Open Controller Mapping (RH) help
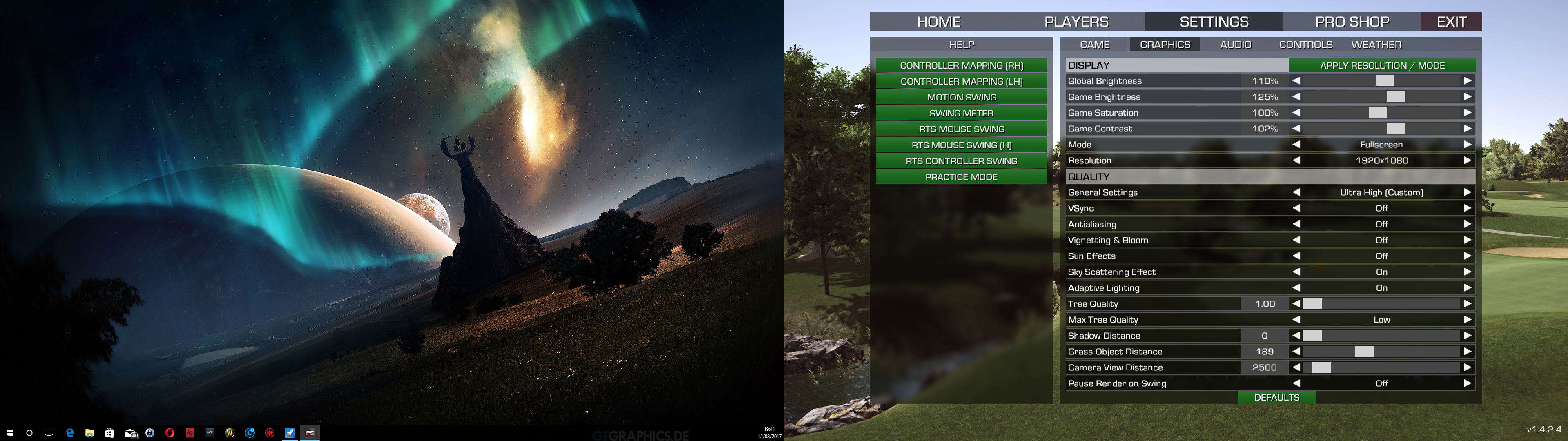 coord(961,65)
